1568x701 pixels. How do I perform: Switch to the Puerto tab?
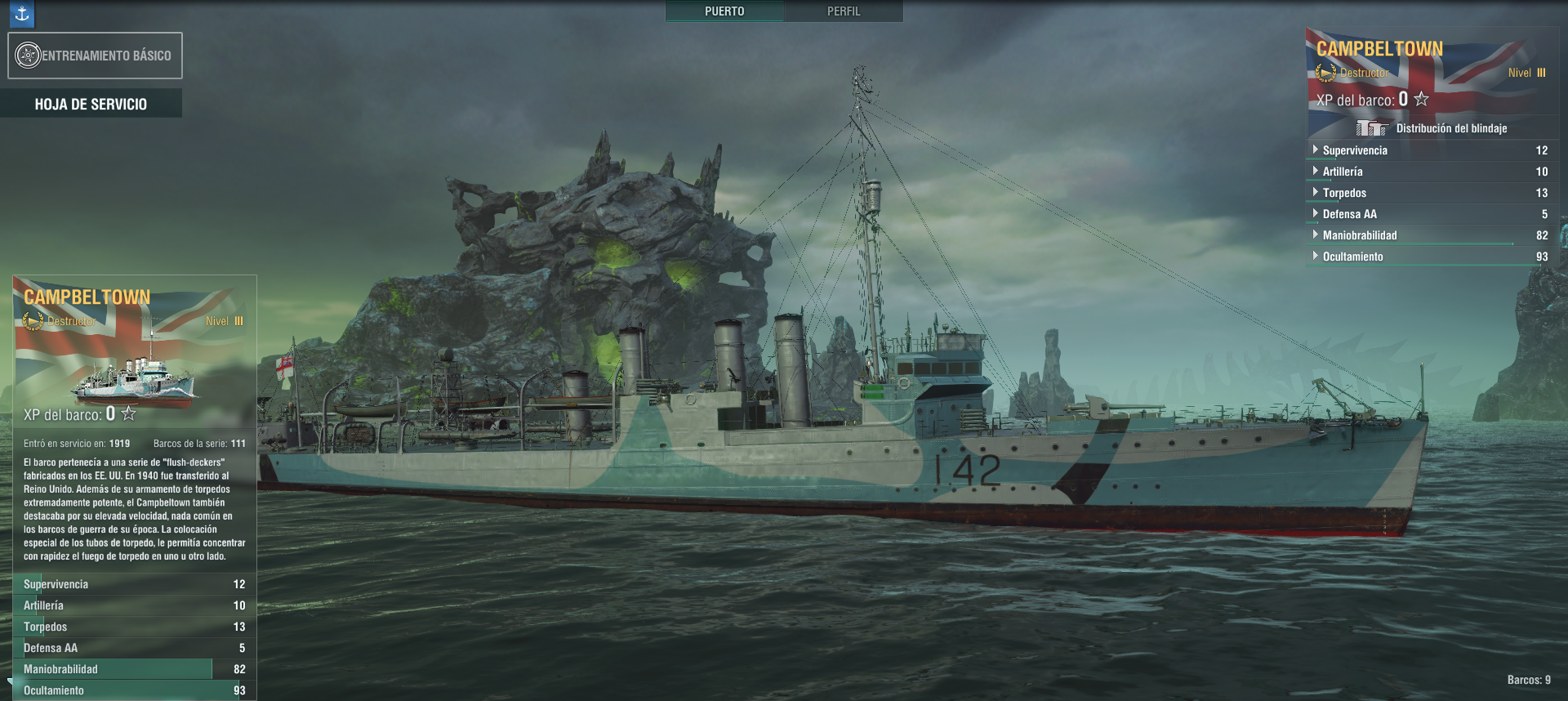pyautogui.click(x=724, y=11)
